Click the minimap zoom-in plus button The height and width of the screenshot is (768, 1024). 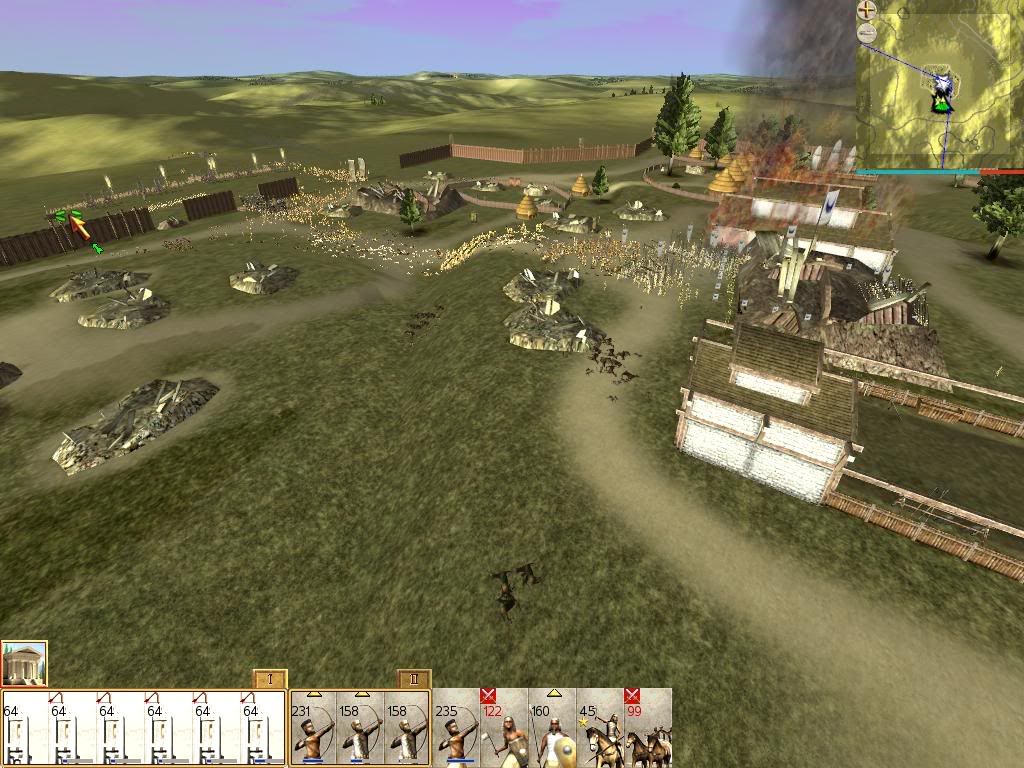pos(867,11)
